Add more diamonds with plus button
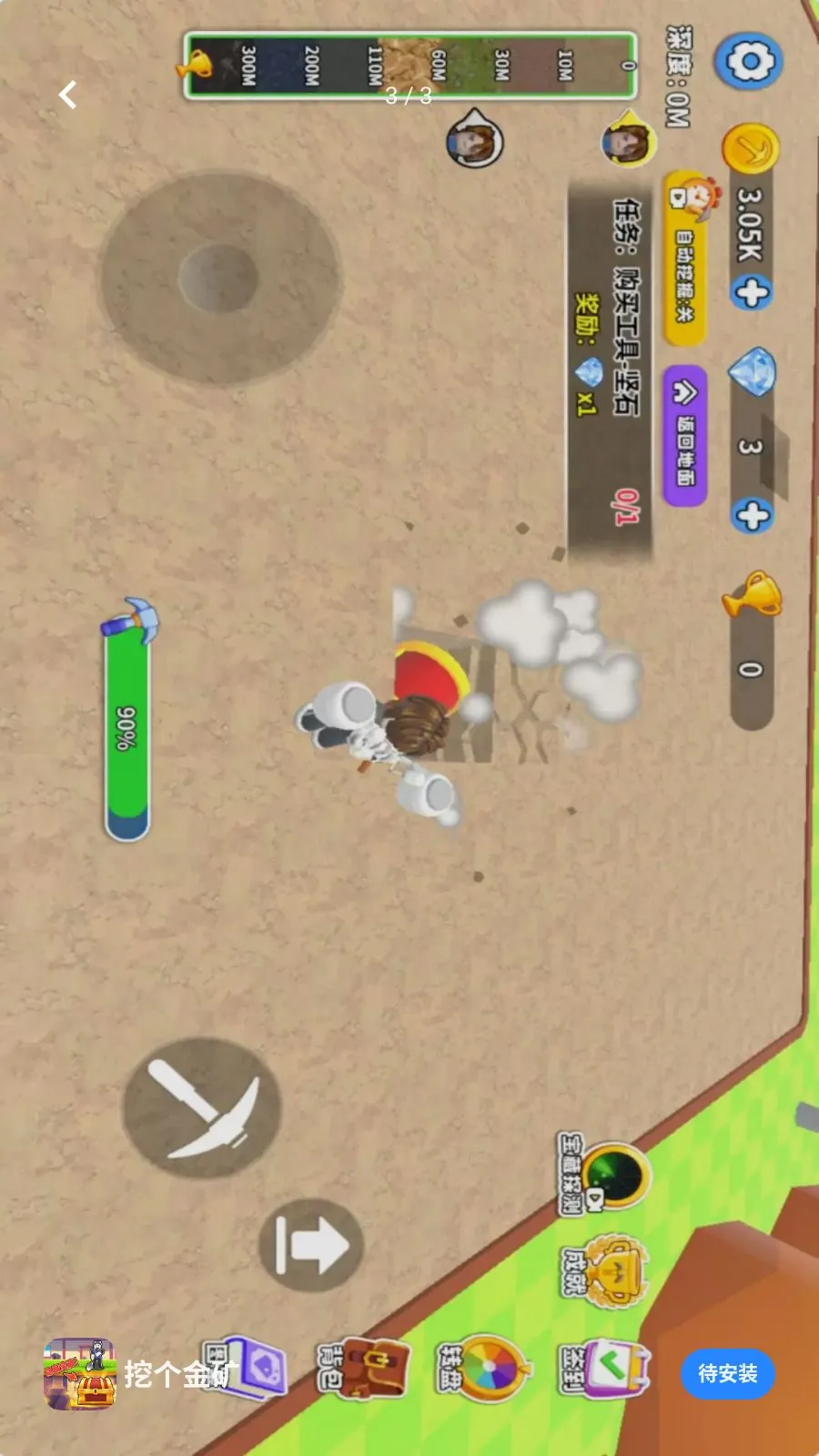The image size is (819, 1456). click(752, 516)
